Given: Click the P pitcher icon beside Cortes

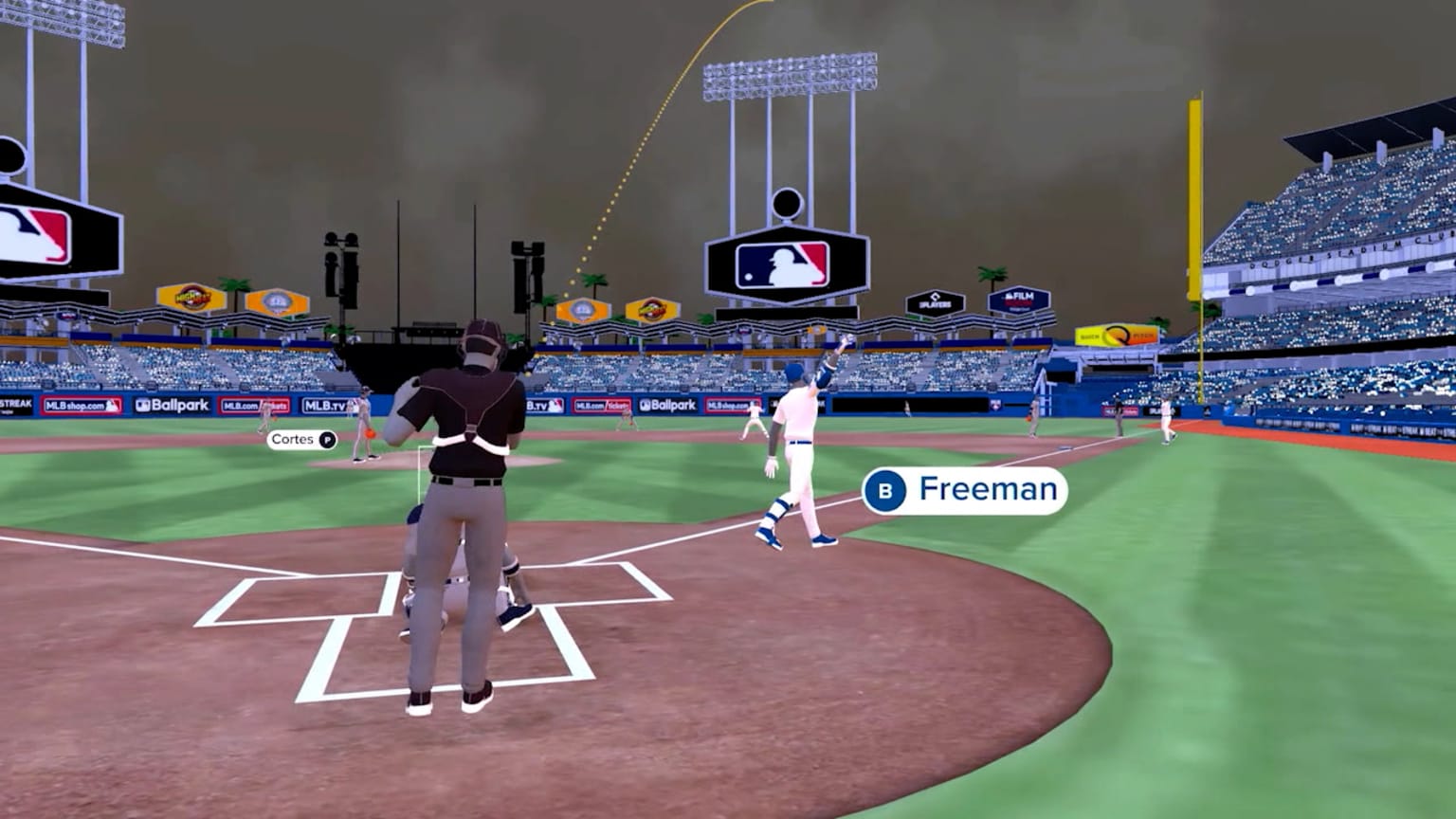Looking at the screenshot, I should coord(326,440).
